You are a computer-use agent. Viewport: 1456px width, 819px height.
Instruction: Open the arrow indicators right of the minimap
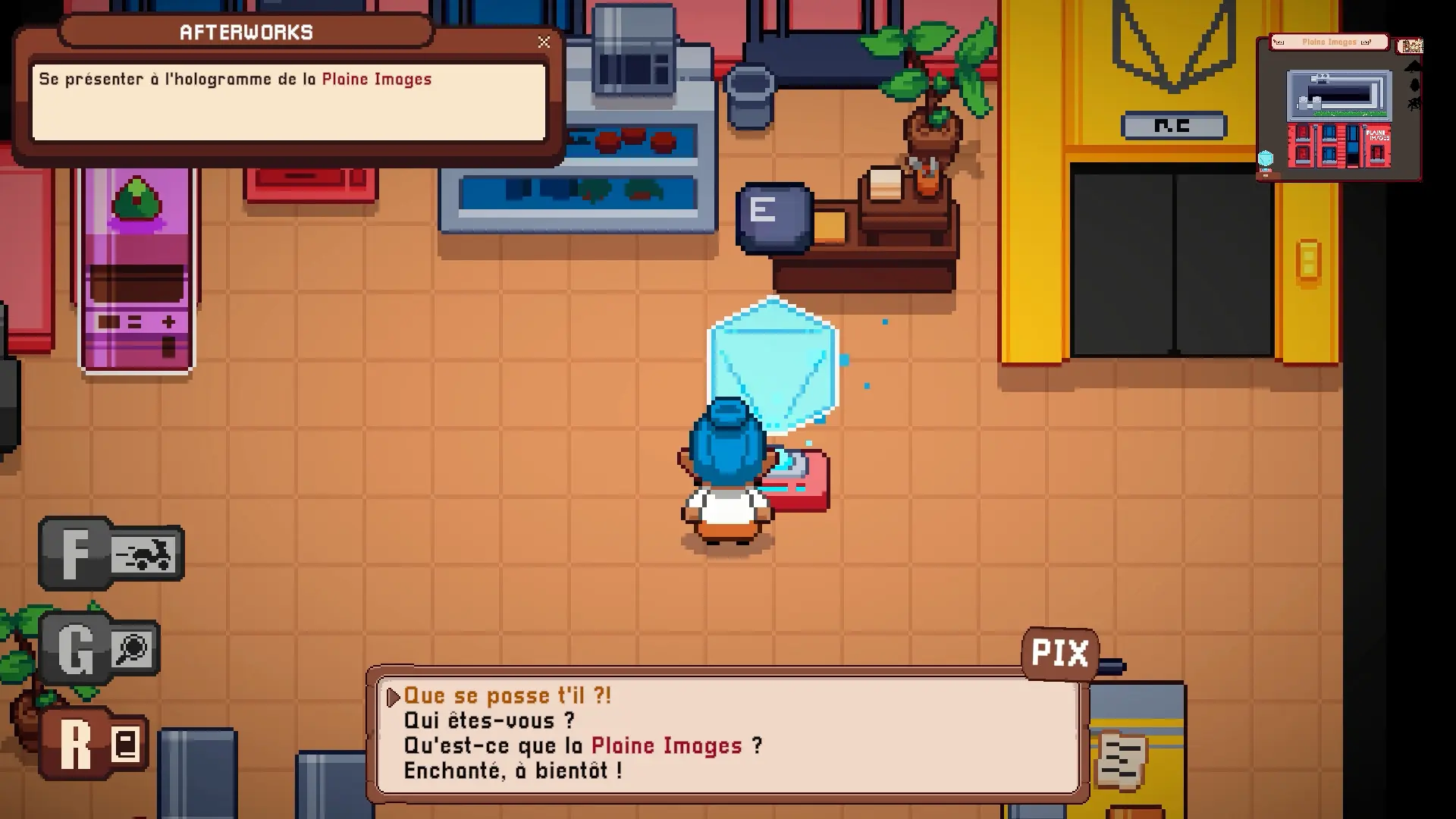point(1414,83)
